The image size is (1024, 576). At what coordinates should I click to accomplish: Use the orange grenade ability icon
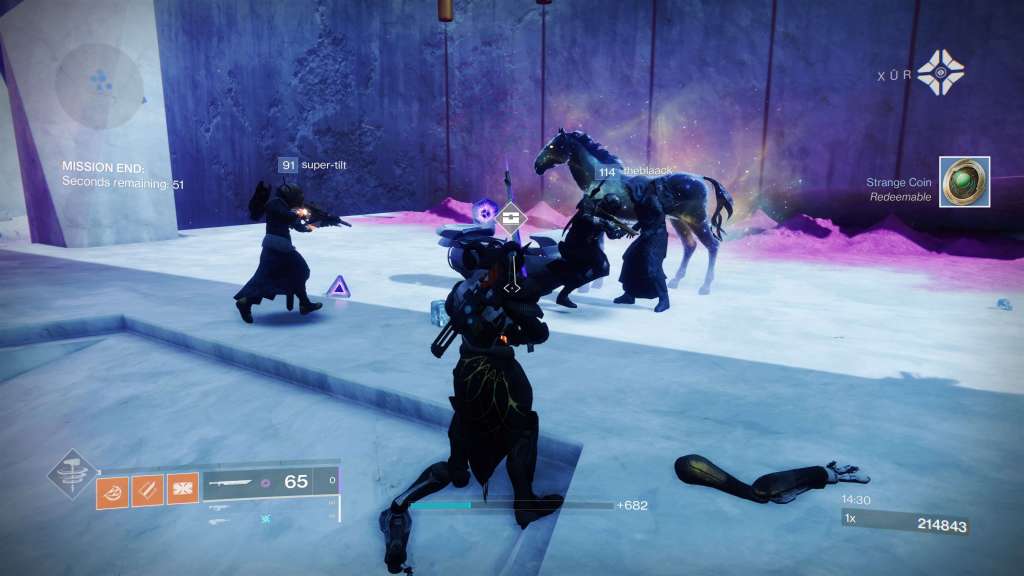[112, 490]
